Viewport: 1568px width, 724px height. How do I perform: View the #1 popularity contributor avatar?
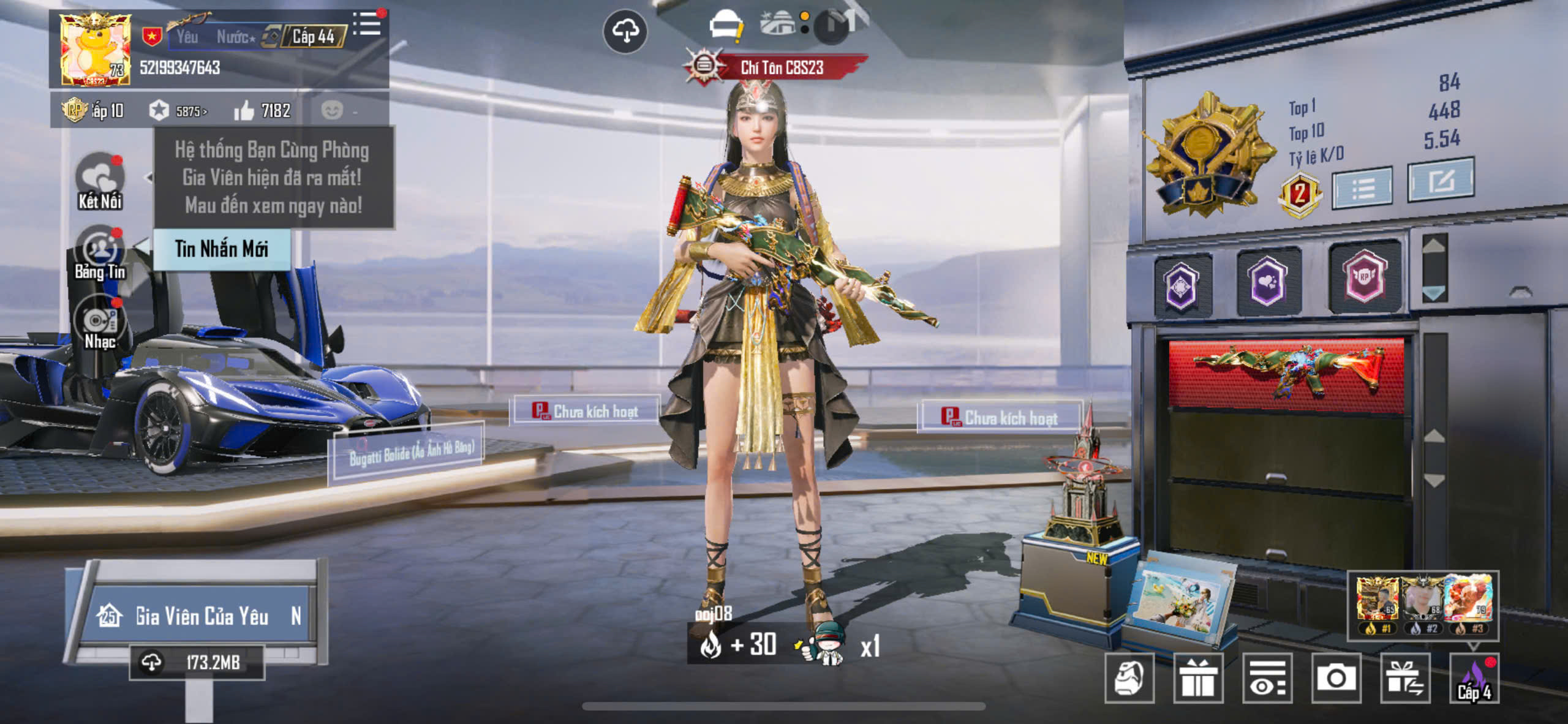pos(1377,600)
